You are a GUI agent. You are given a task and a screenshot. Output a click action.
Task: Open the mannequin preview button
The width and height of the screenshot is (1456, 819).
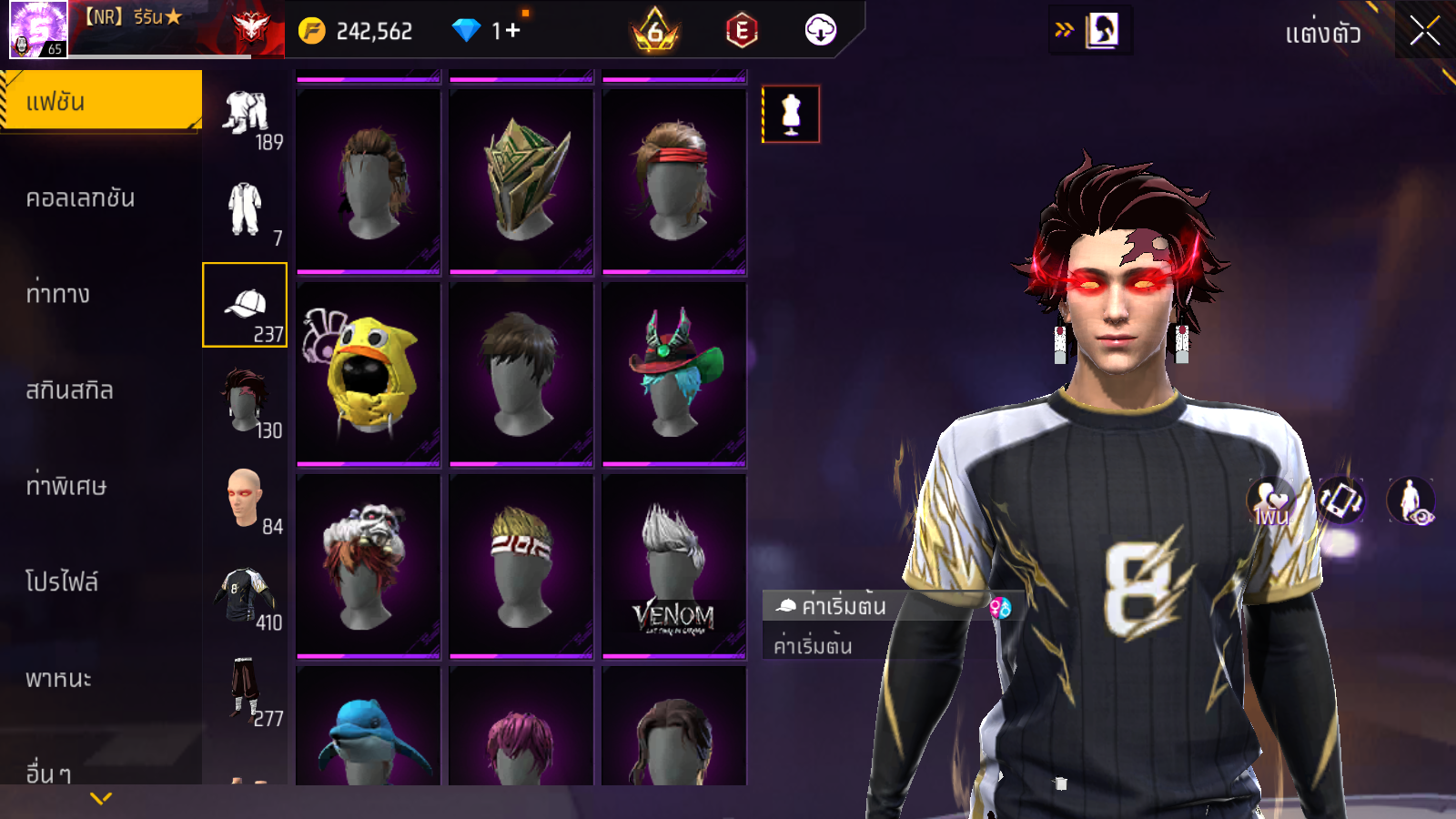[x=791, y=115]
